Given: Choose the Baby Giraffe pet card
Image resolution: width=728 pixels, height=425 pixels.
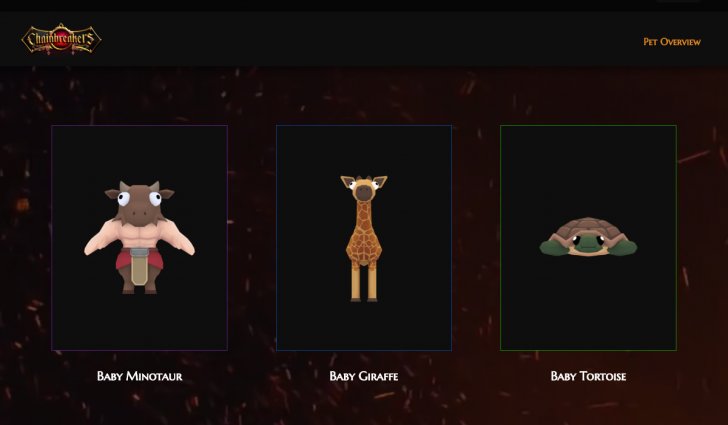Looking at the screenshot, I should pyautogui.click(x=363, y=238).
